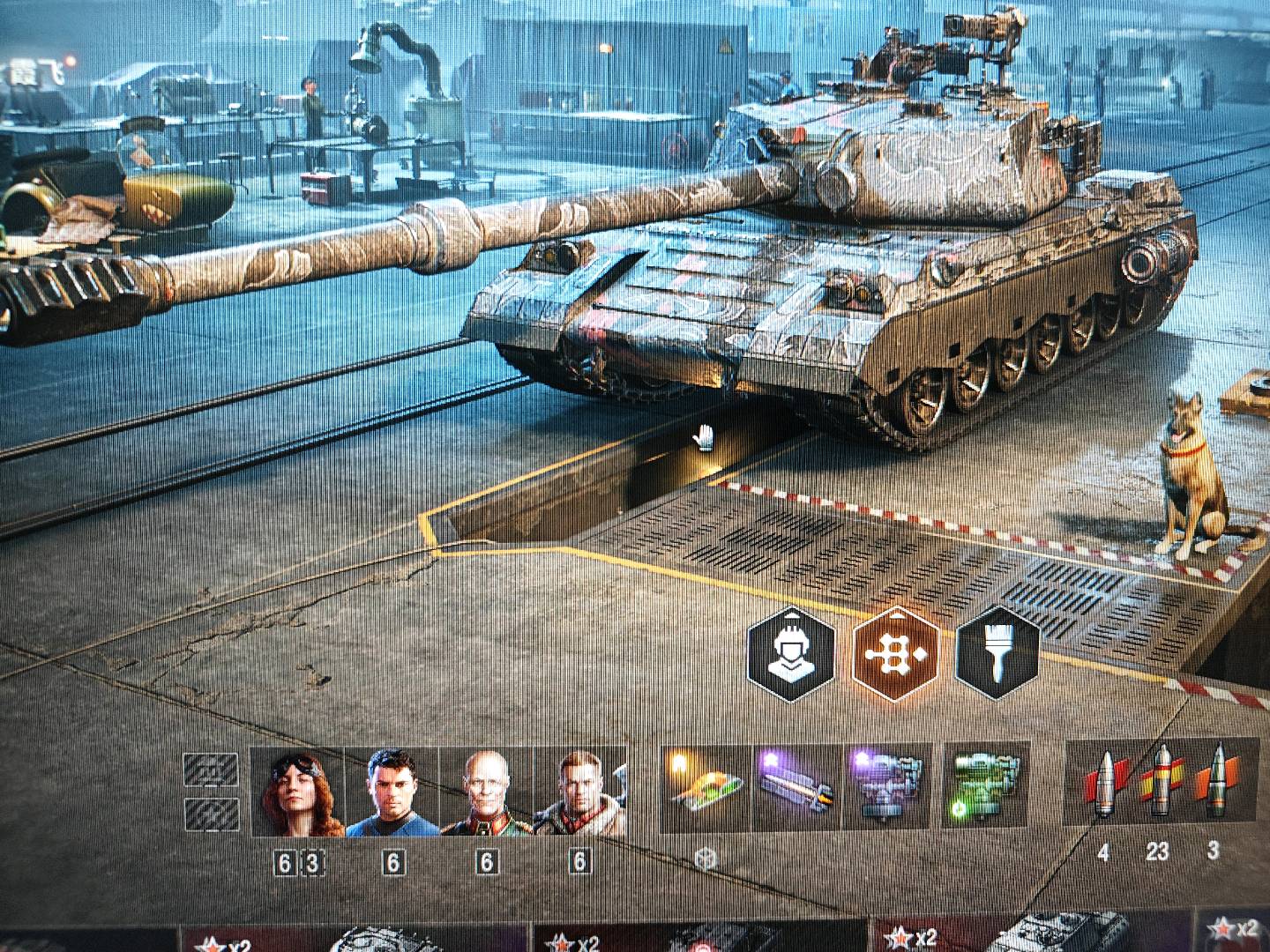
Task: Open the crew helmet hexagon button
Action: pyautogui.click(x=790, y=653)
